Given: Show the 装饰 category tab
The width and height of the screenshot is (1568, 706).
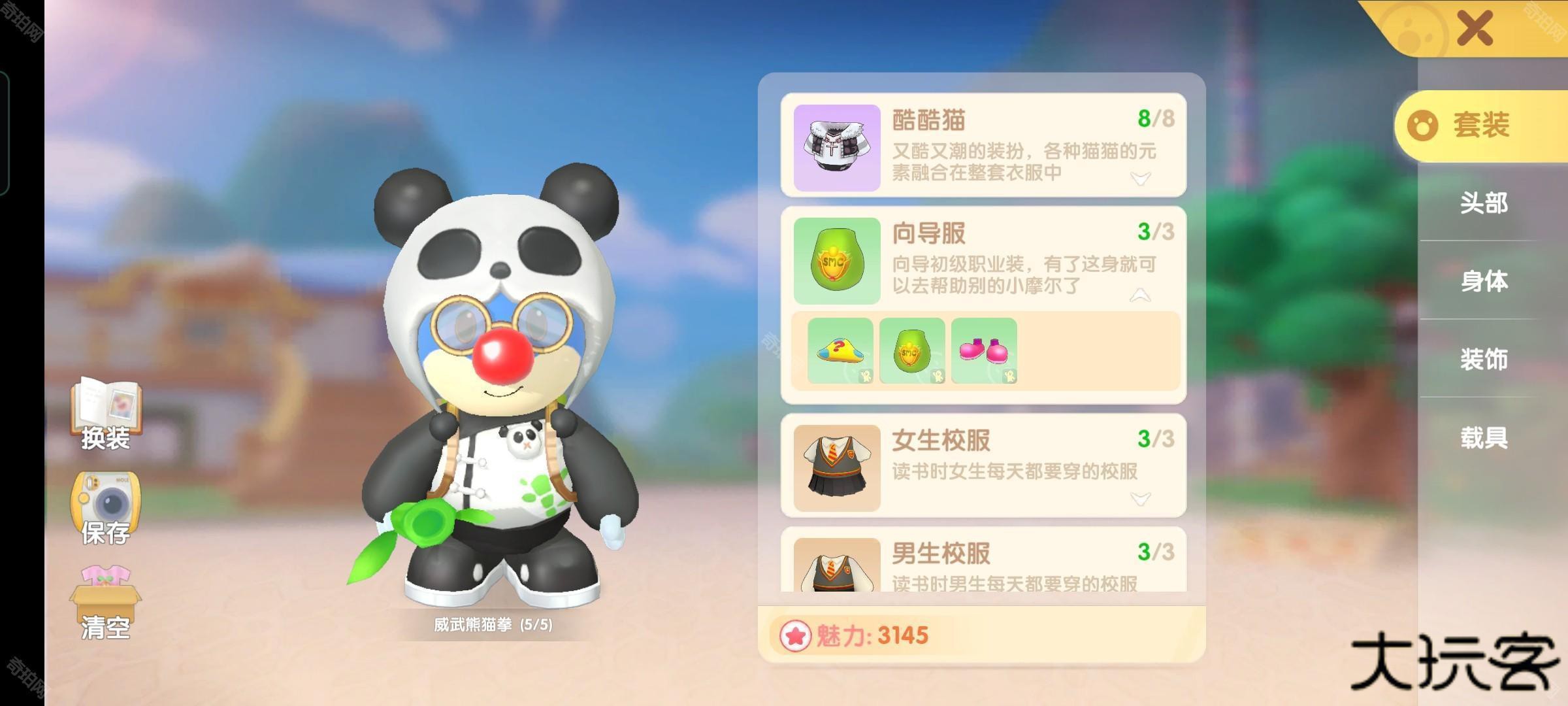Looking at the screenshot, I should [1484, 359].
